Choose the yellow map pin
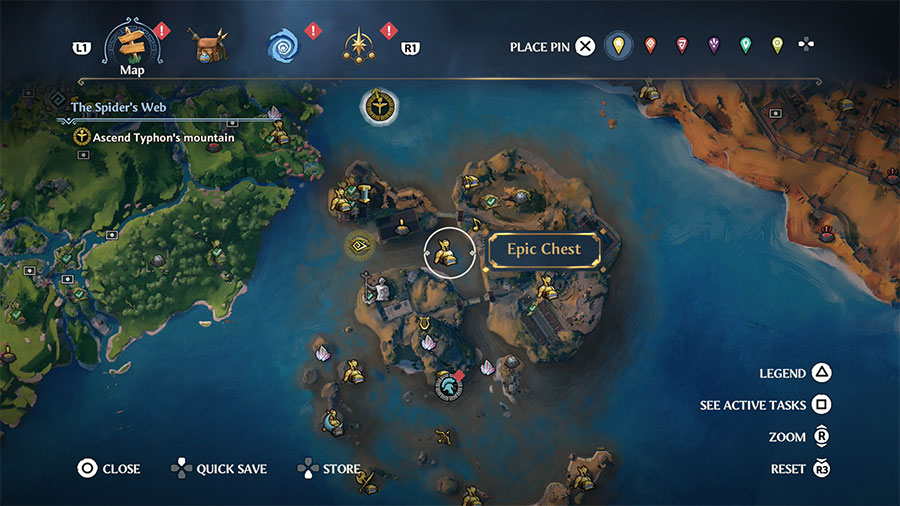Viewport: 900px width, 506px height. (x=619, y=45)
